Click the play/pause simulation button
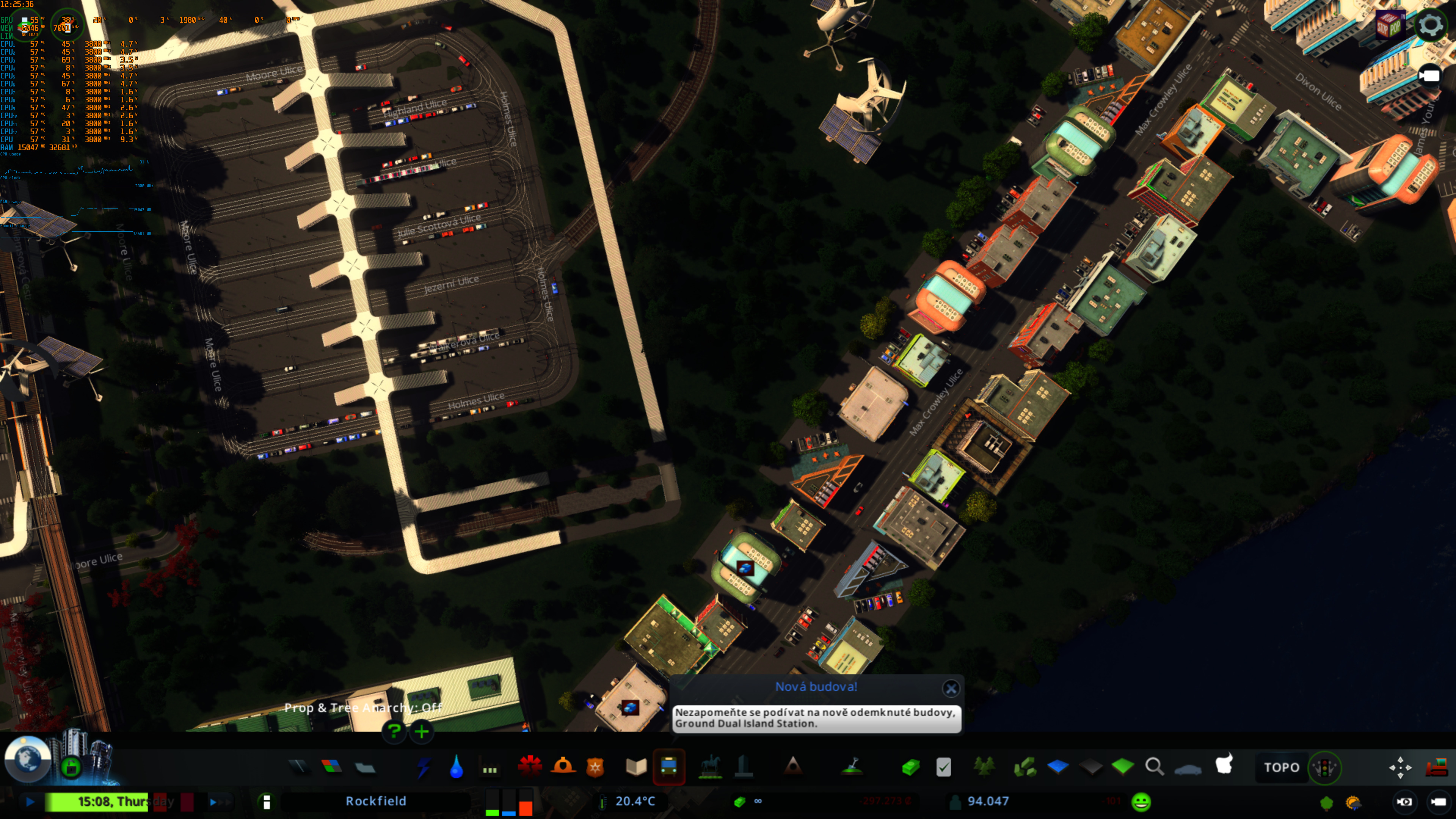 pyautogui.click(x=30, y=802)
